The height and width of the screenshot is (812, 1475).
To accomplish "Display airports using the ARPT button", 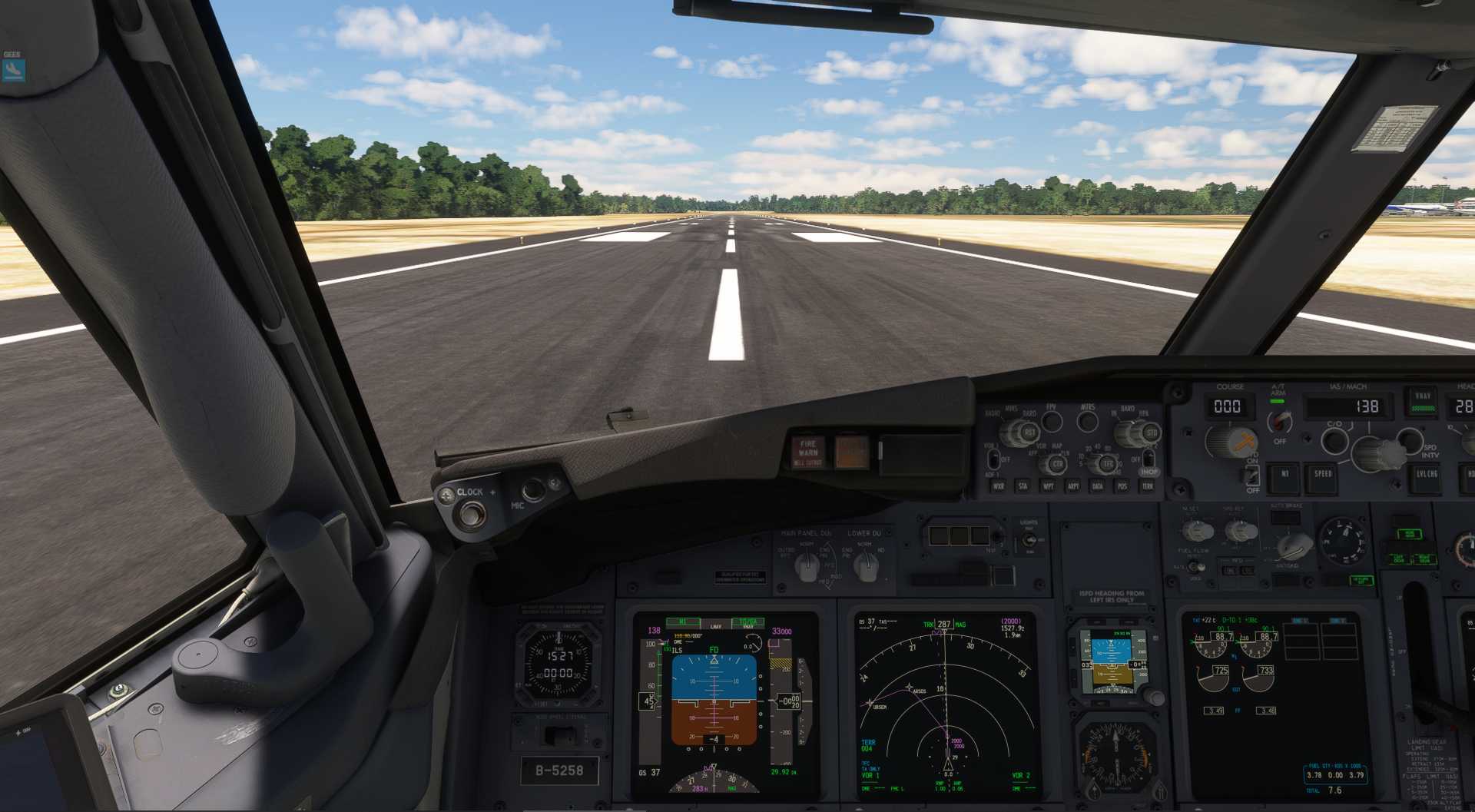I will click(1073, 486).
